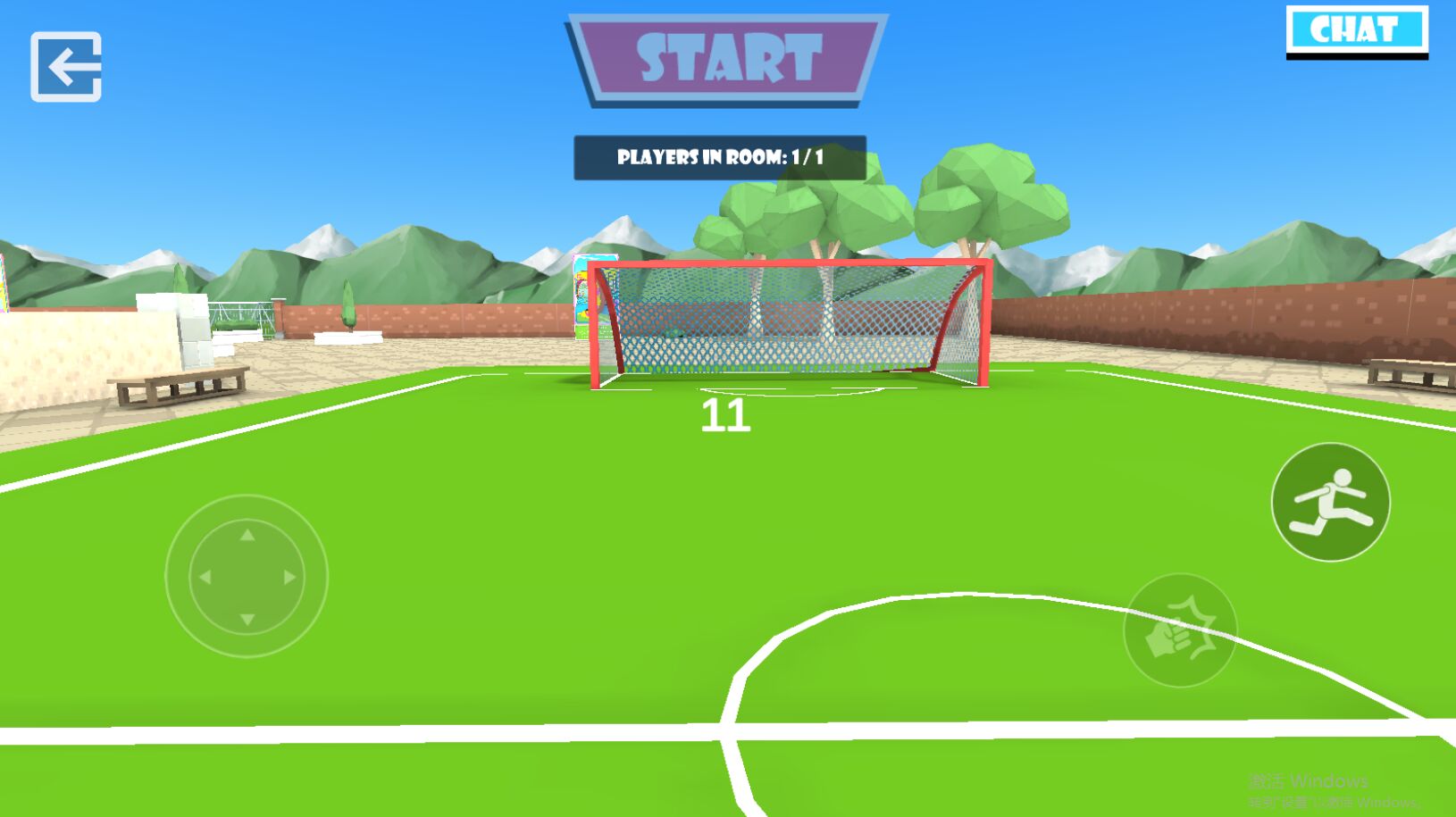Tap the back arrow to exit the room
The image size is (1456, 817).
65,65
